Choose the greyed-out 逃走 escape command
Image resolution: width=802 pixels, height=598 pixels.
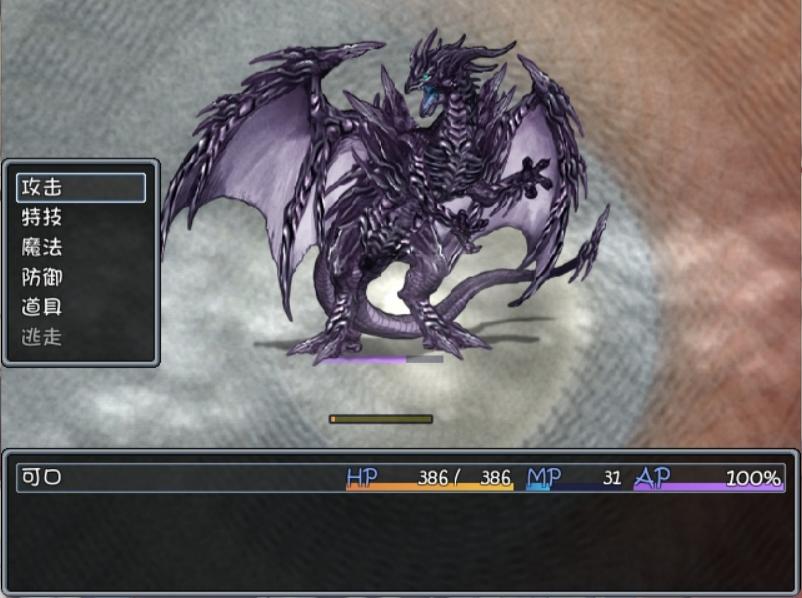coord(80,337)
